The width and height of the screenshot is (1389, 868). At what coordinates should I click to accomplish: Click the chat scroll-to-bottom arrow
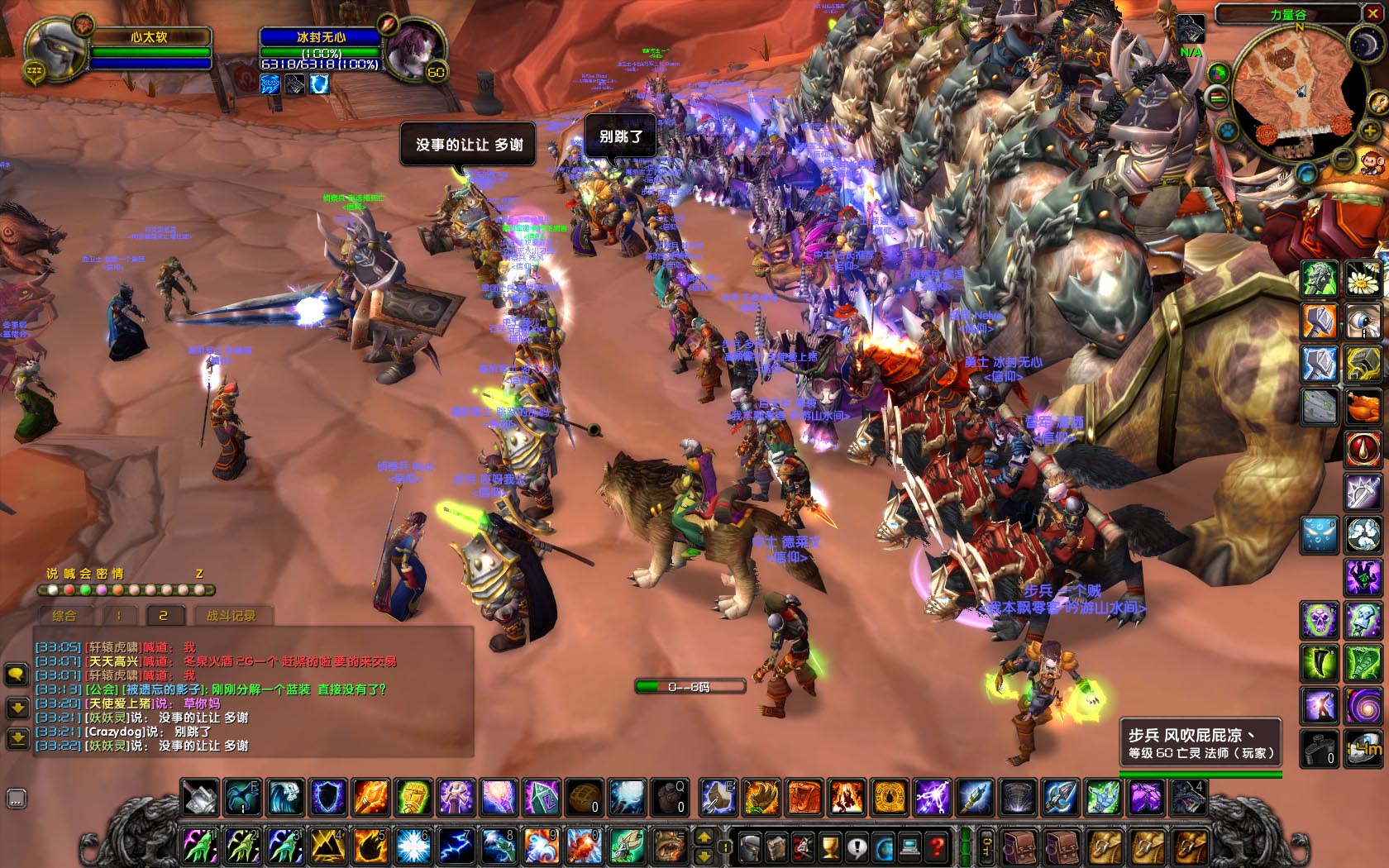tap(17, 738)
